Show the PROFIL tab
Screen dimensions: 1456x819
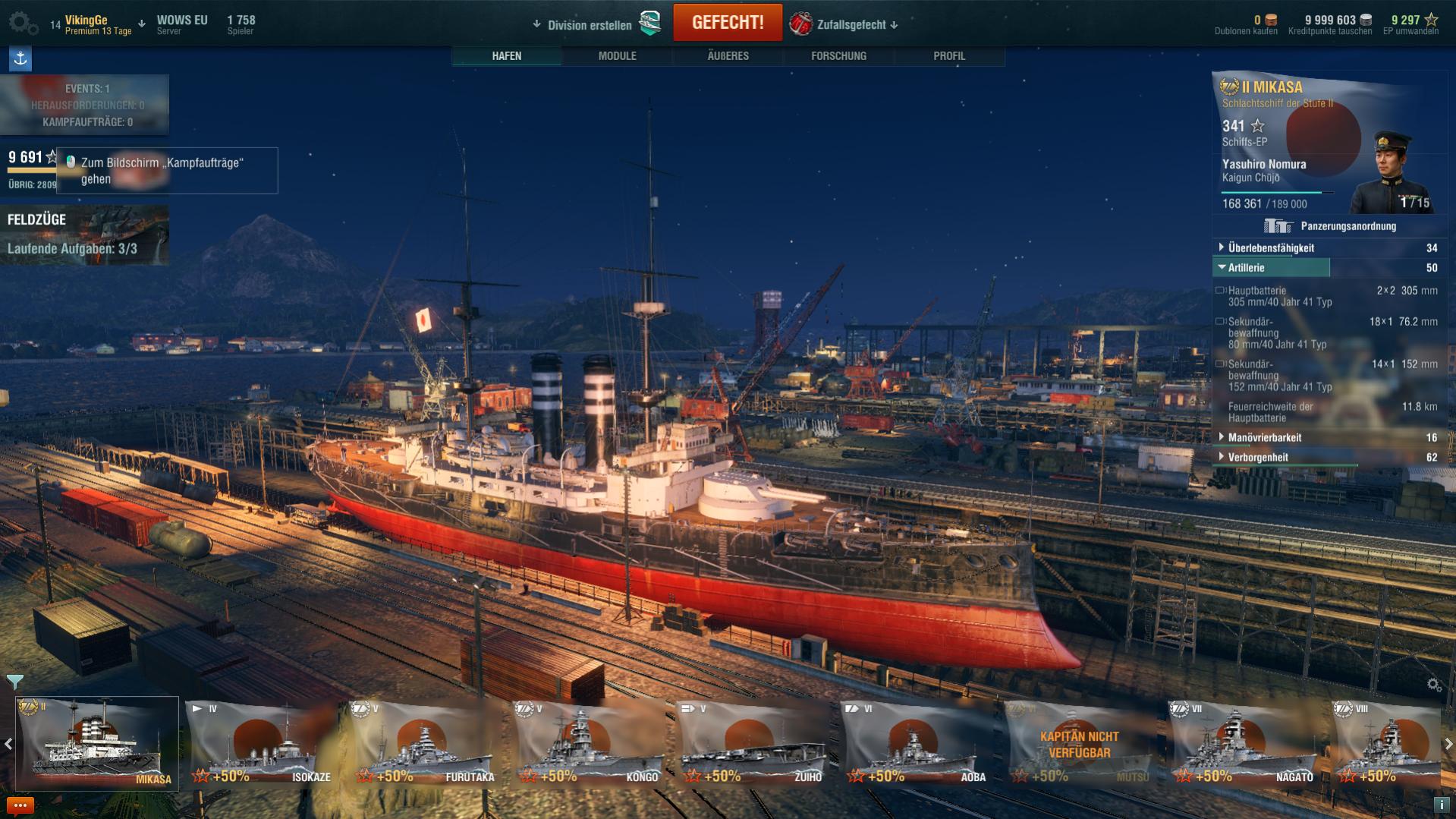click(948, 55)
